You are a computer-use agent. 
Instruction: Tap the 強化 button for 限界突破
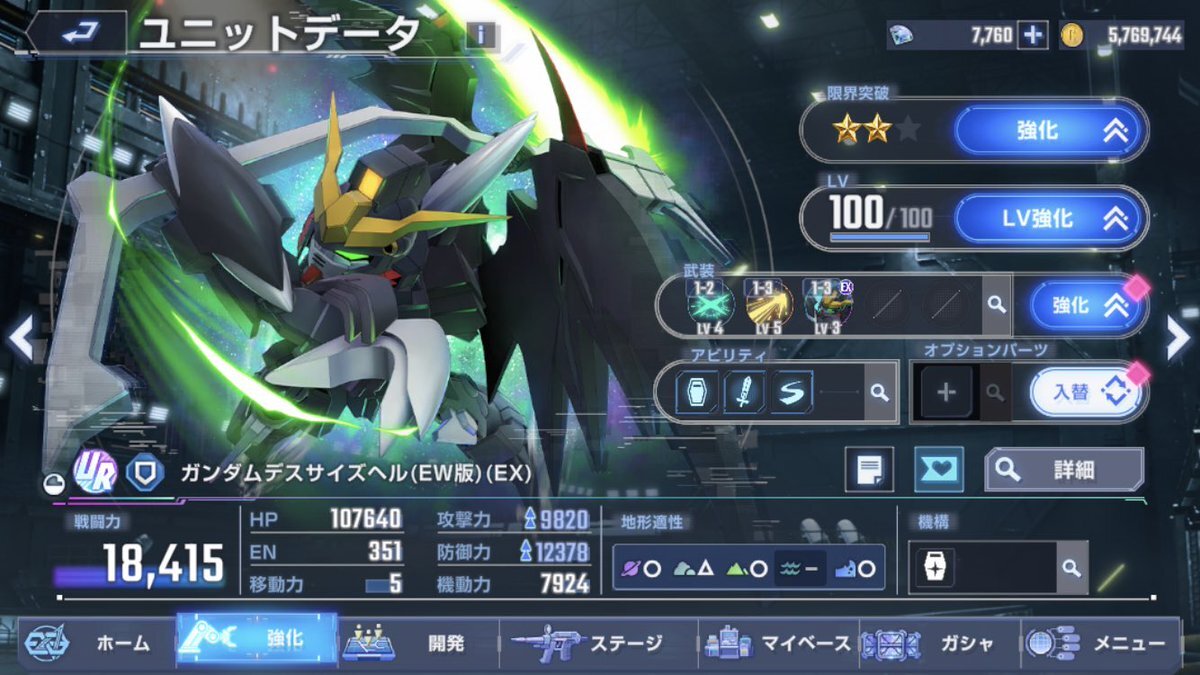pos(1049,131)
